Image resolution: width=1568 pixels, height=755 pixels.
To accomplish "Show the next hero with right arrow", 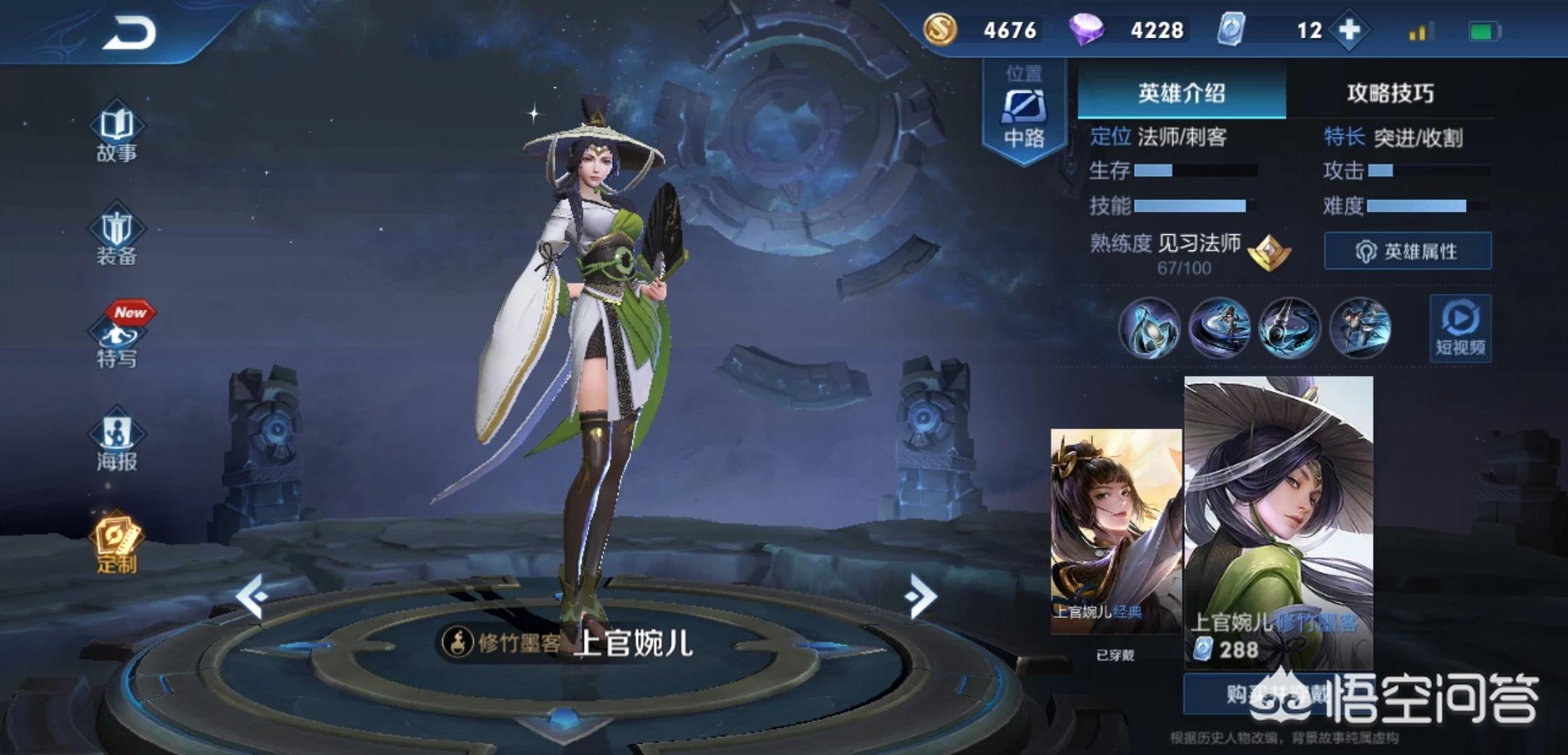I will click(x=920, y=596).
